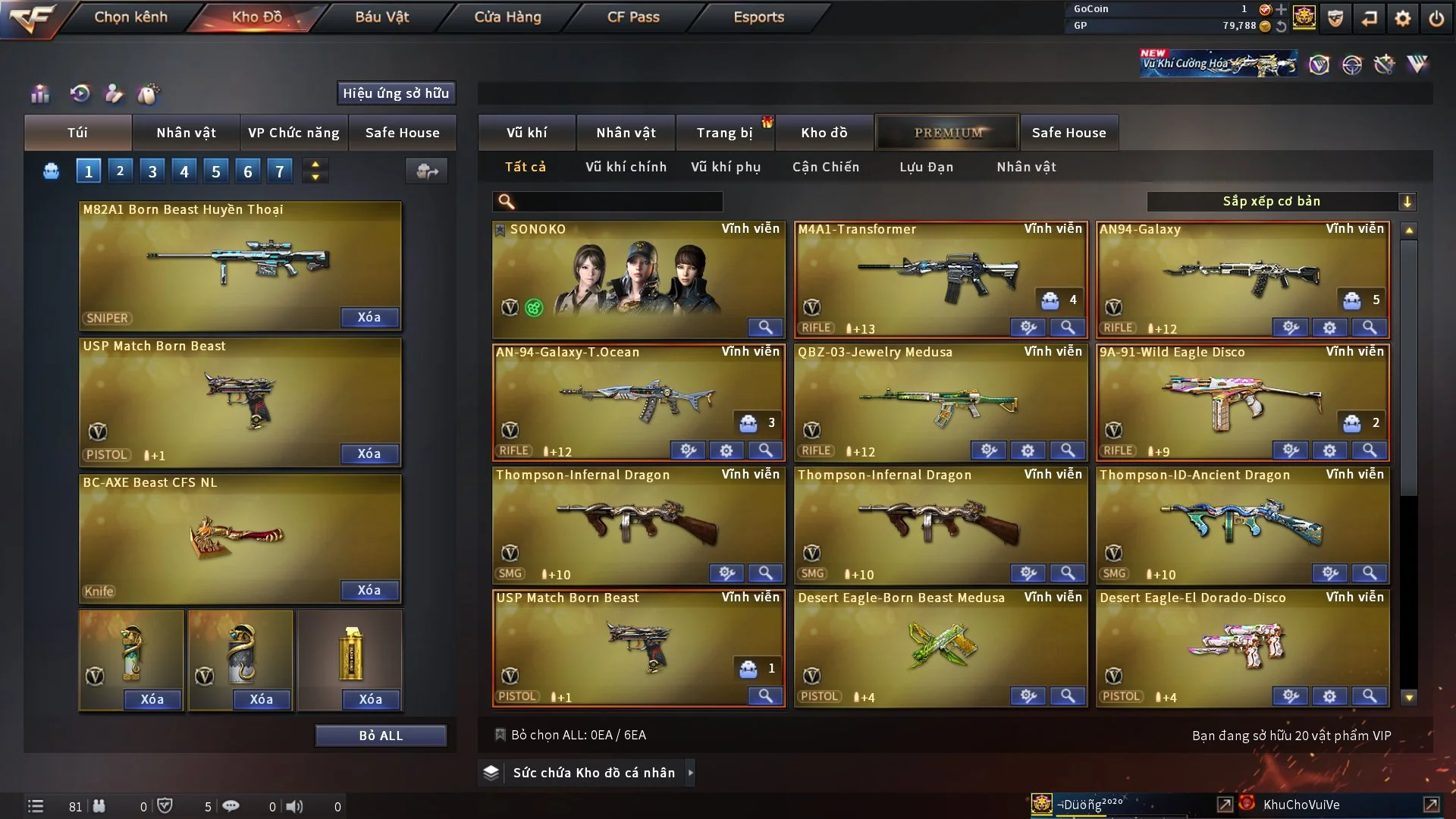Viewport: 1456px width, 819px height.
Task: Click the up arrow of the bag selector stepper
Action: coord(315,164)
